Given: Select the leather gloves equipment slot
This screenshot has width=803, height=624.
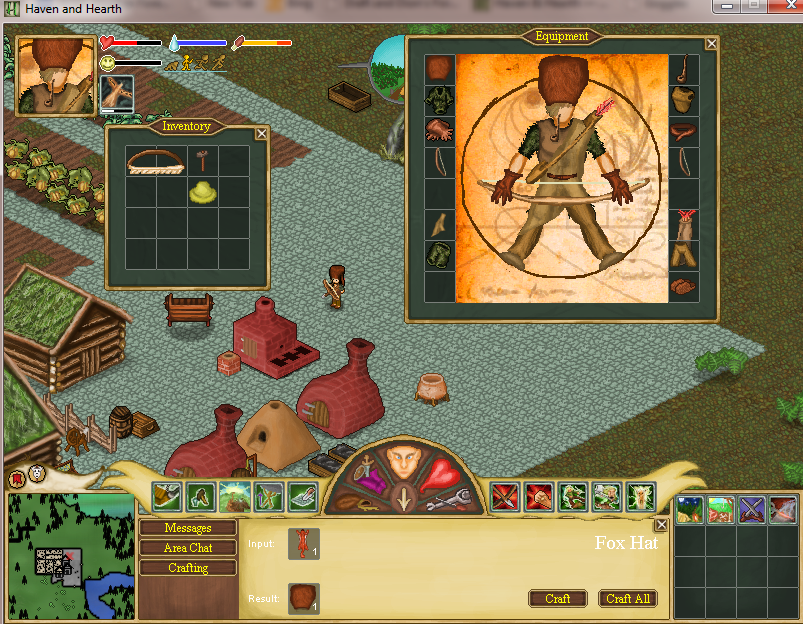Looking at the screenshot, I should tap(439, 129).
